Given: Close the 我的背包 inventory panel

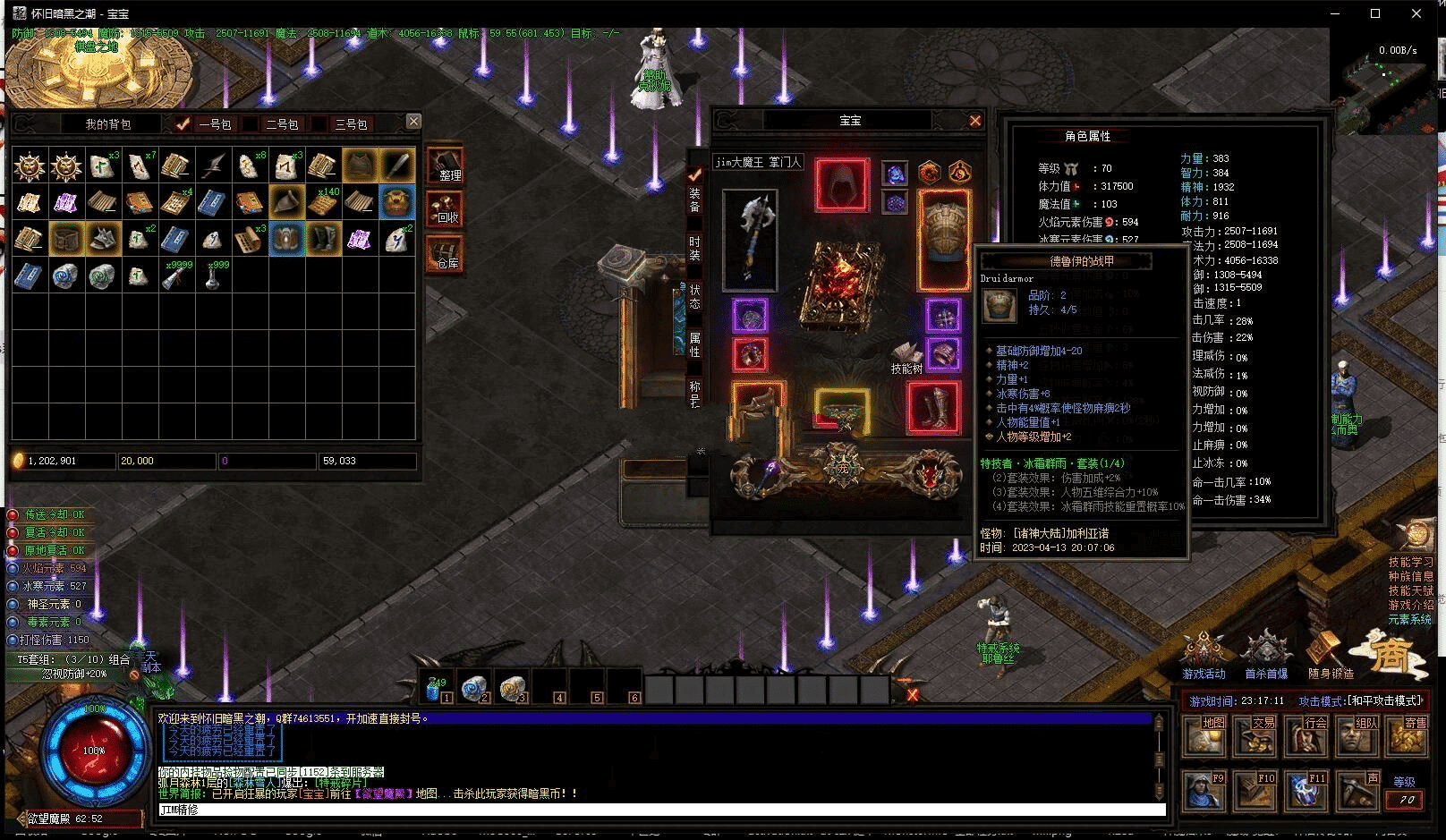Looking at the screenshot, I should pyautogui.click(x=413, y=121).
